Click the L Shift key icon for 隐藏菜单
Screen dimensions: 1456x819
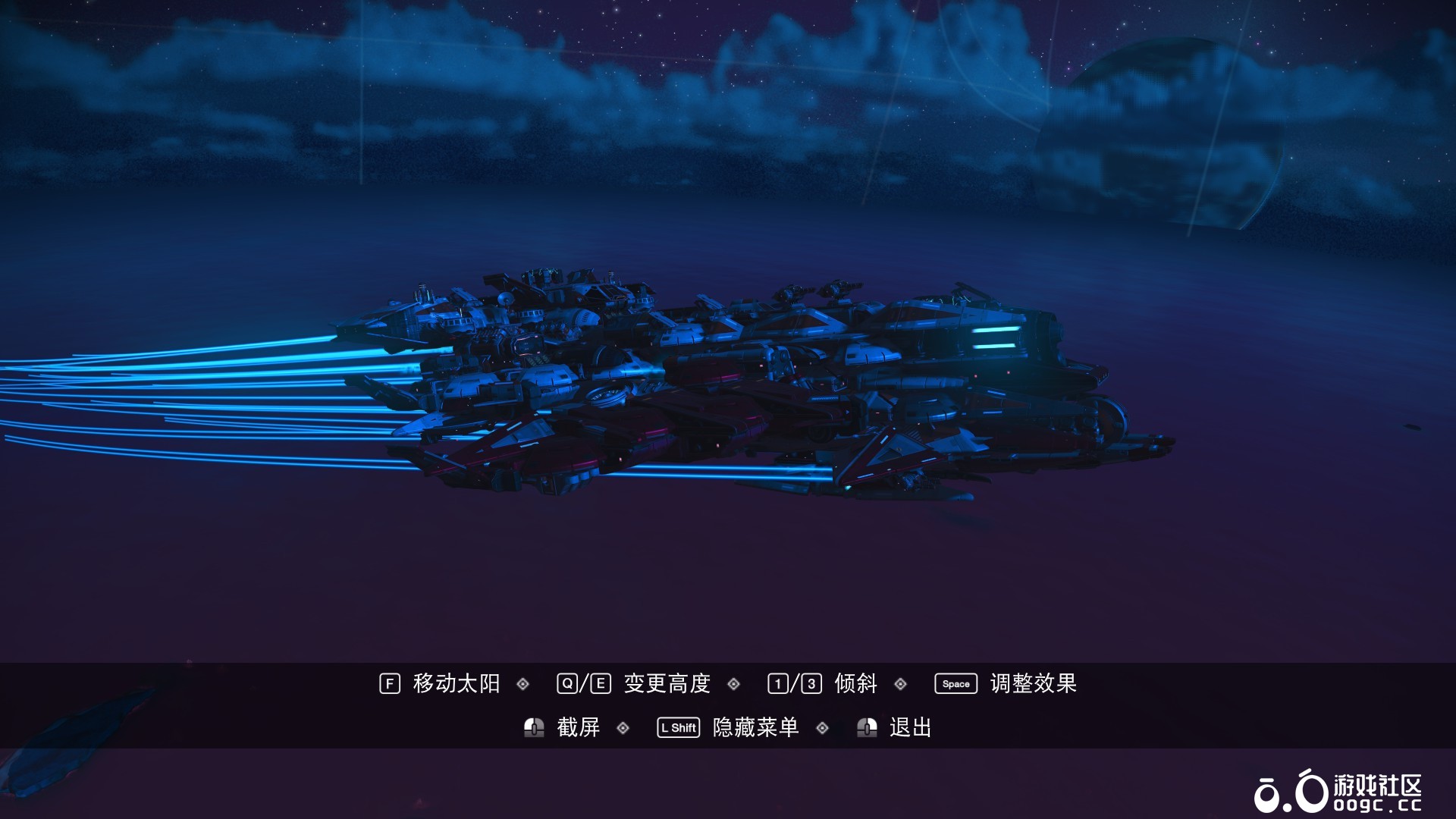click(x=678, y=726)
